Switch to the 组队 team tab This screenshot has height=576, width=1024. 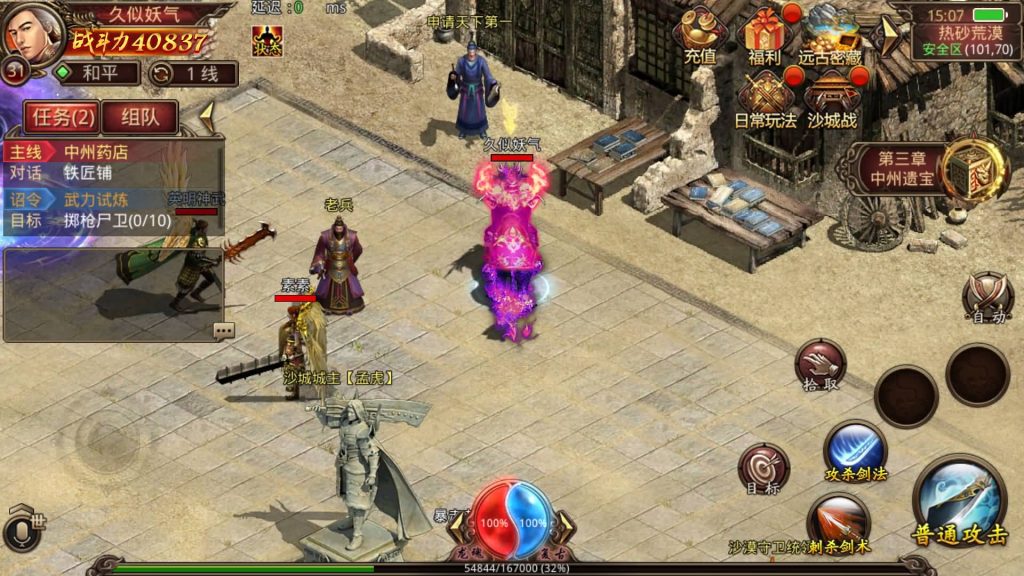[x=139, y=117]
